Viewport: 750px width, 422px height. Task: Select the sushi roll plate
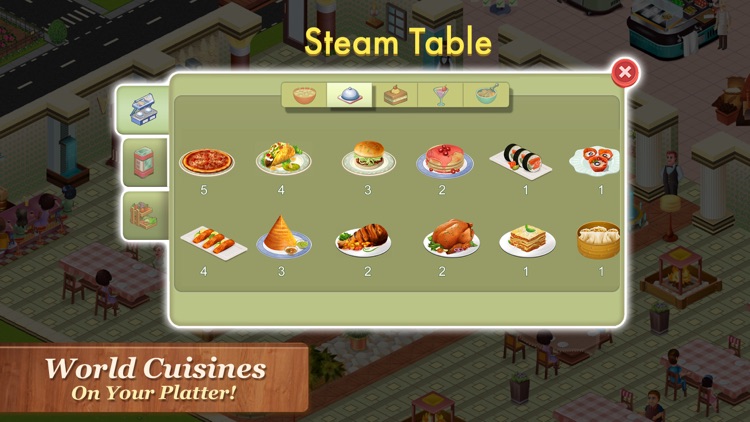click(x=520, y=160)
